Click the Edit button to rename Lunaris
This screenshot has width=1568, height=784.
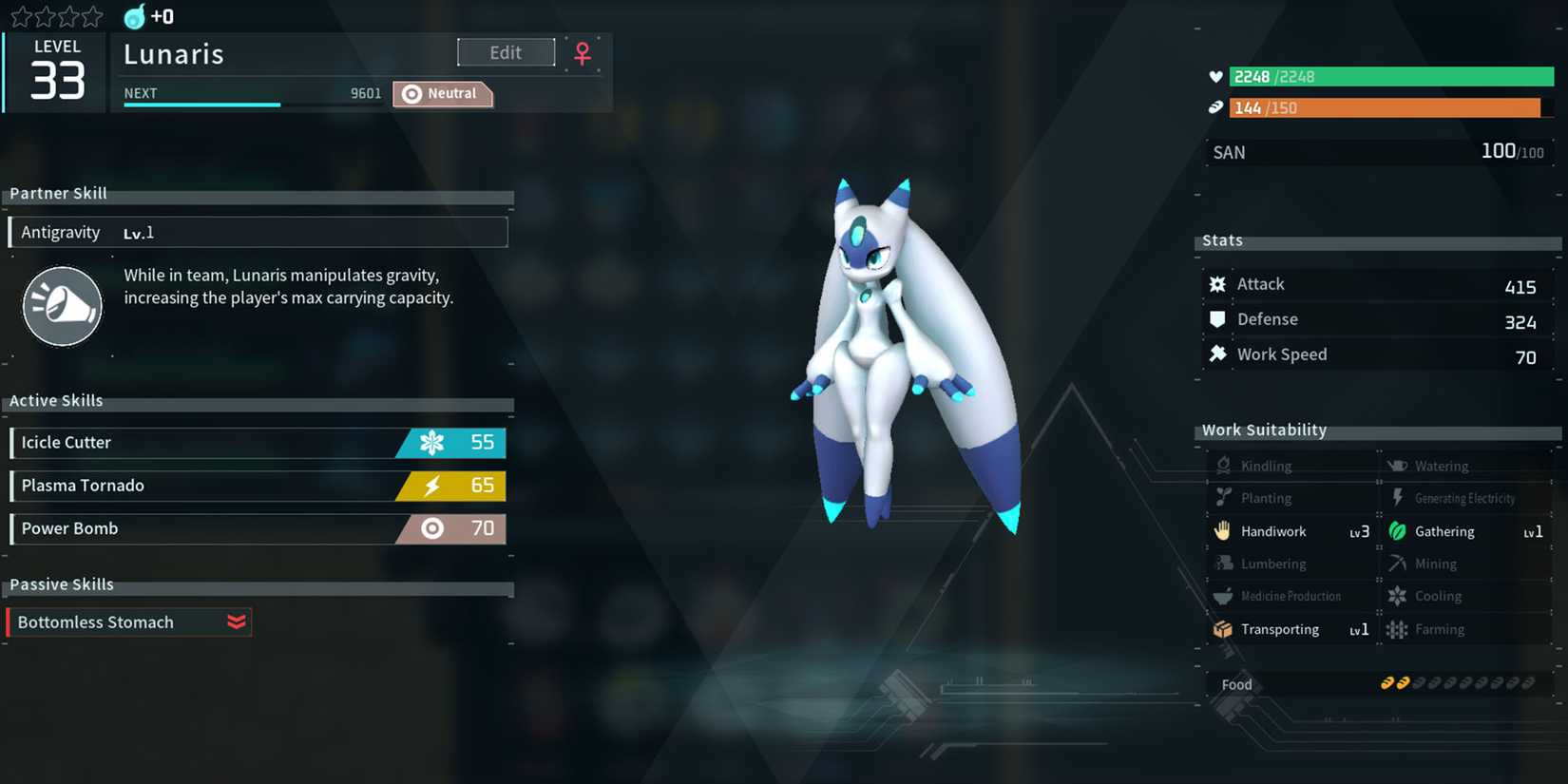point(506,52)
